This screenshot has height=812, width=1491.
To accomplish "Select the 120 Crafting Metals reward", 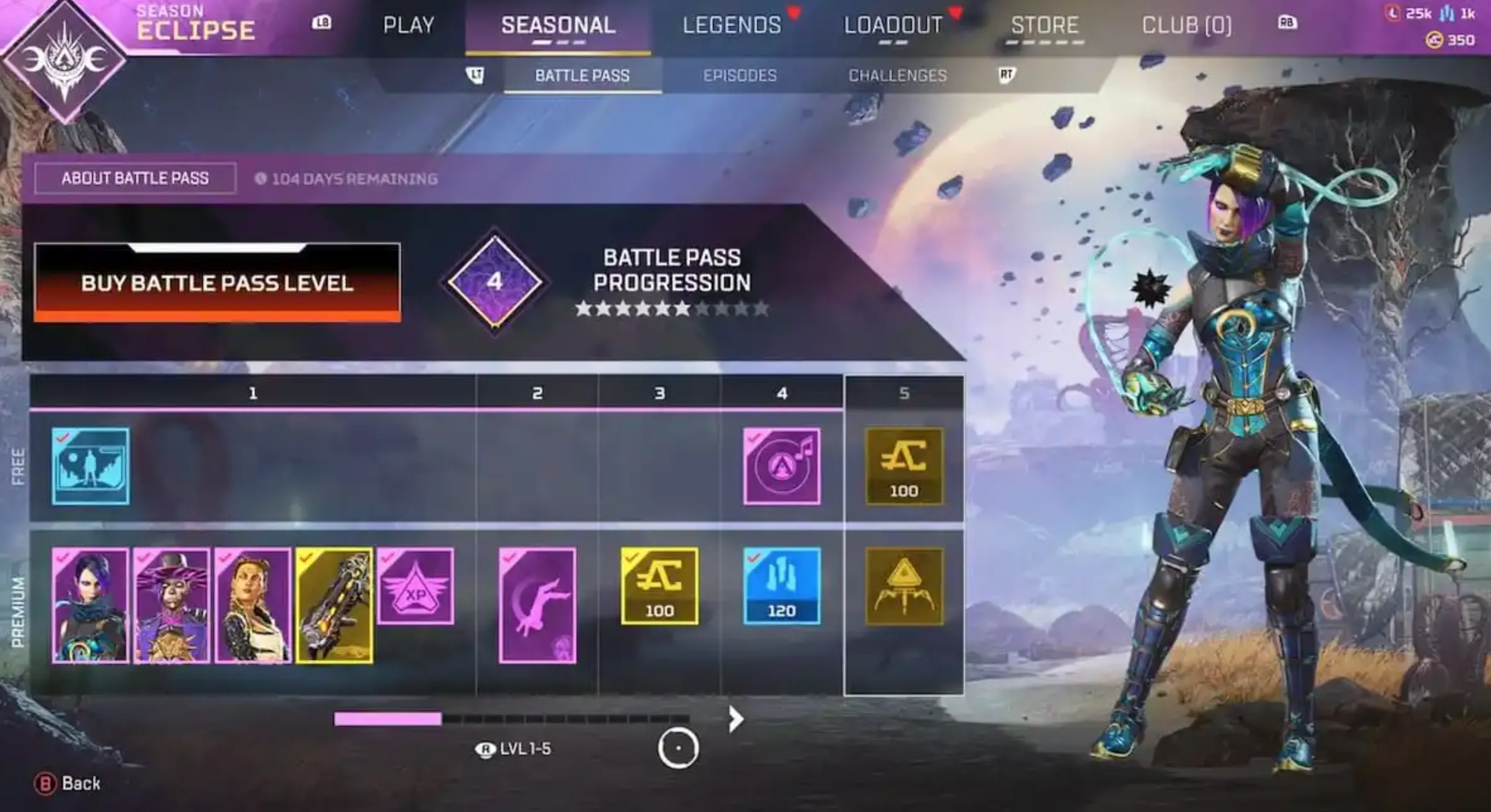I will pyautogui.click(x=782, y=586).
